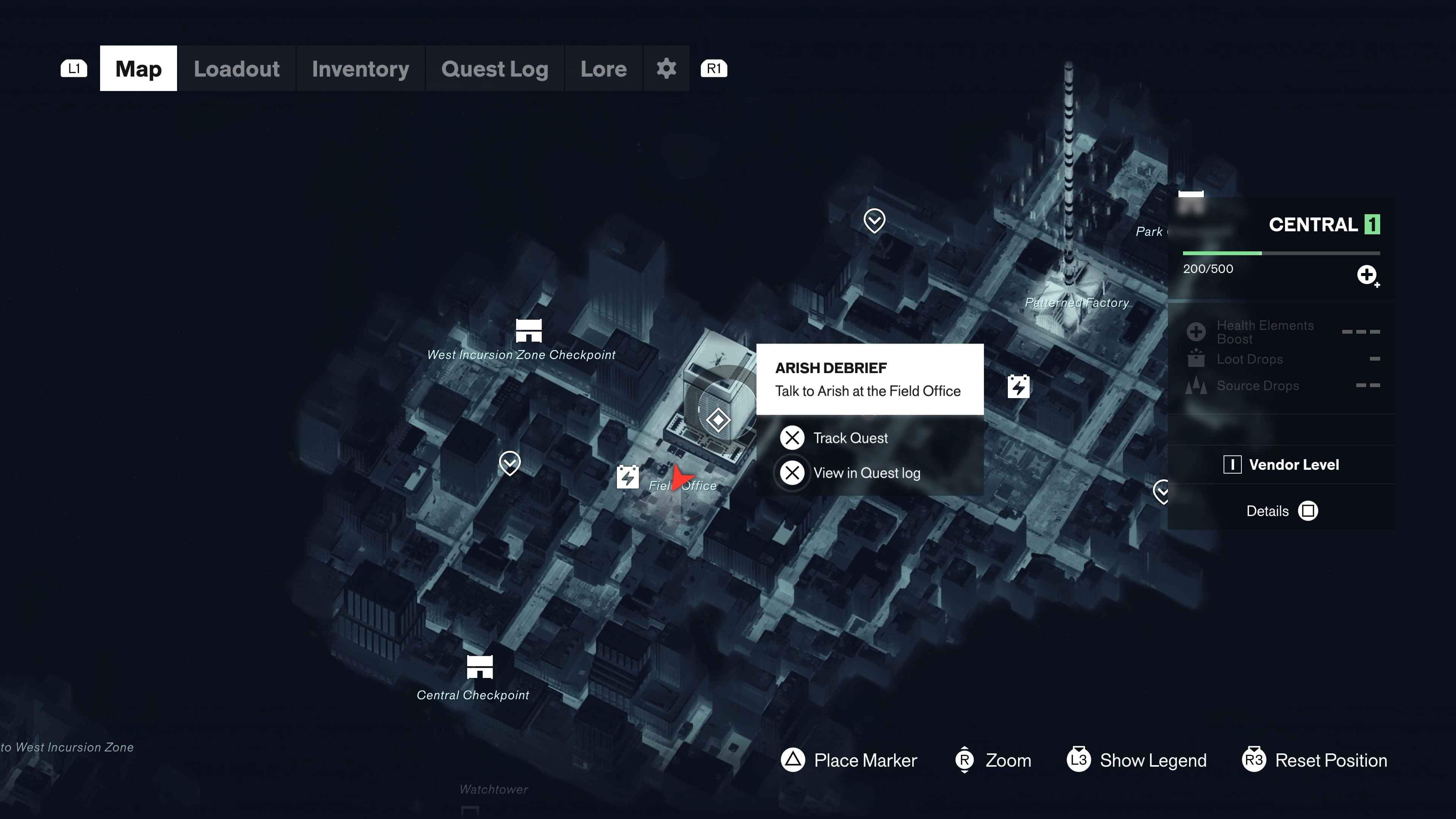Switch to the Inventory tab
The image size is (1456, 819).
360,68
